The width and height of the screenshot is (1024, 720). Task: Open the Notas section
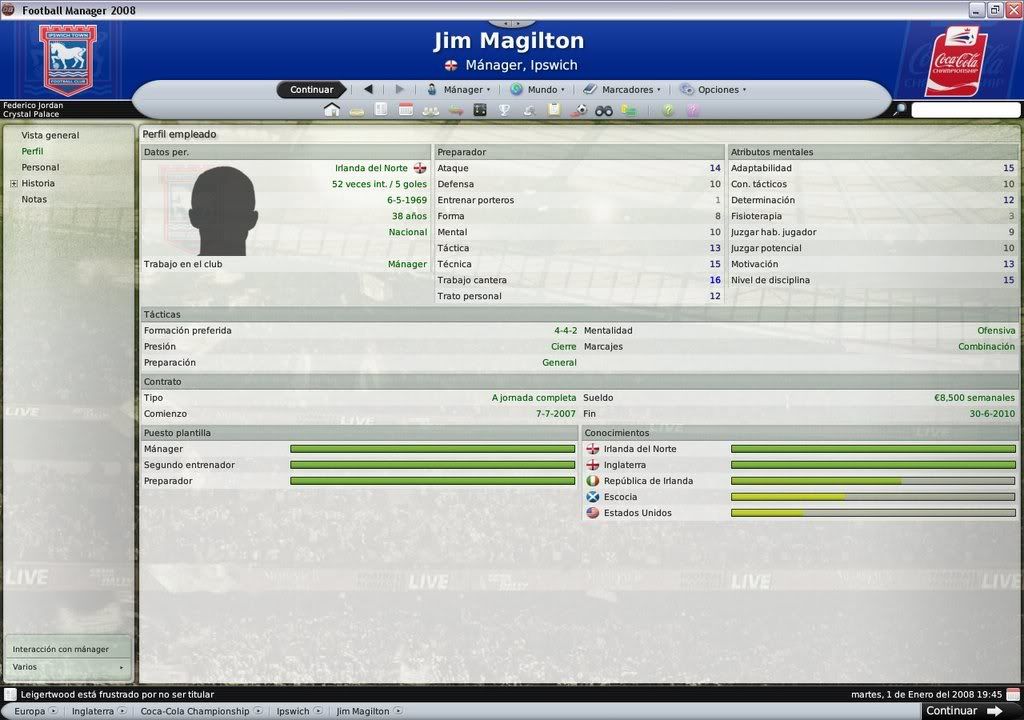tap(34, 199)
